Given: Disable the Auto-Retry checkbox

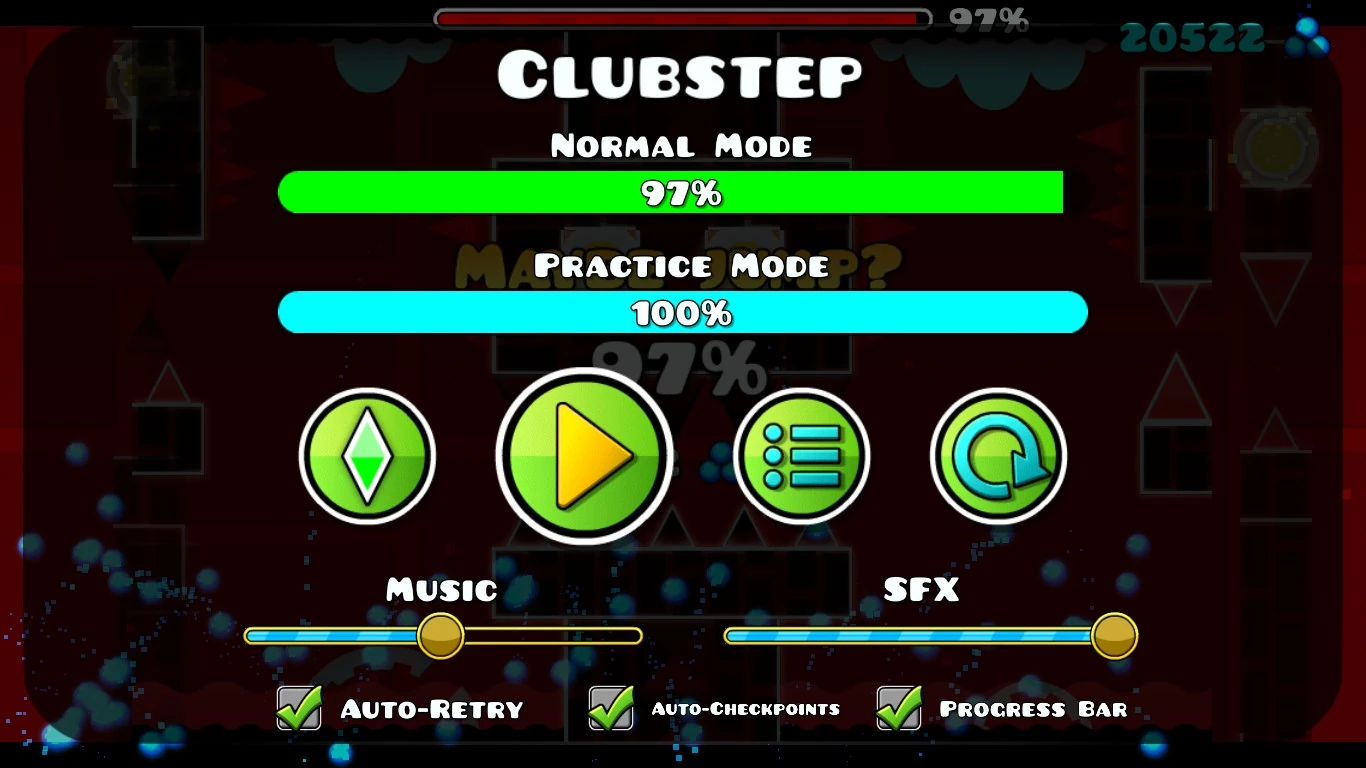Looking at the screenshot, I should tap(298, 707).
